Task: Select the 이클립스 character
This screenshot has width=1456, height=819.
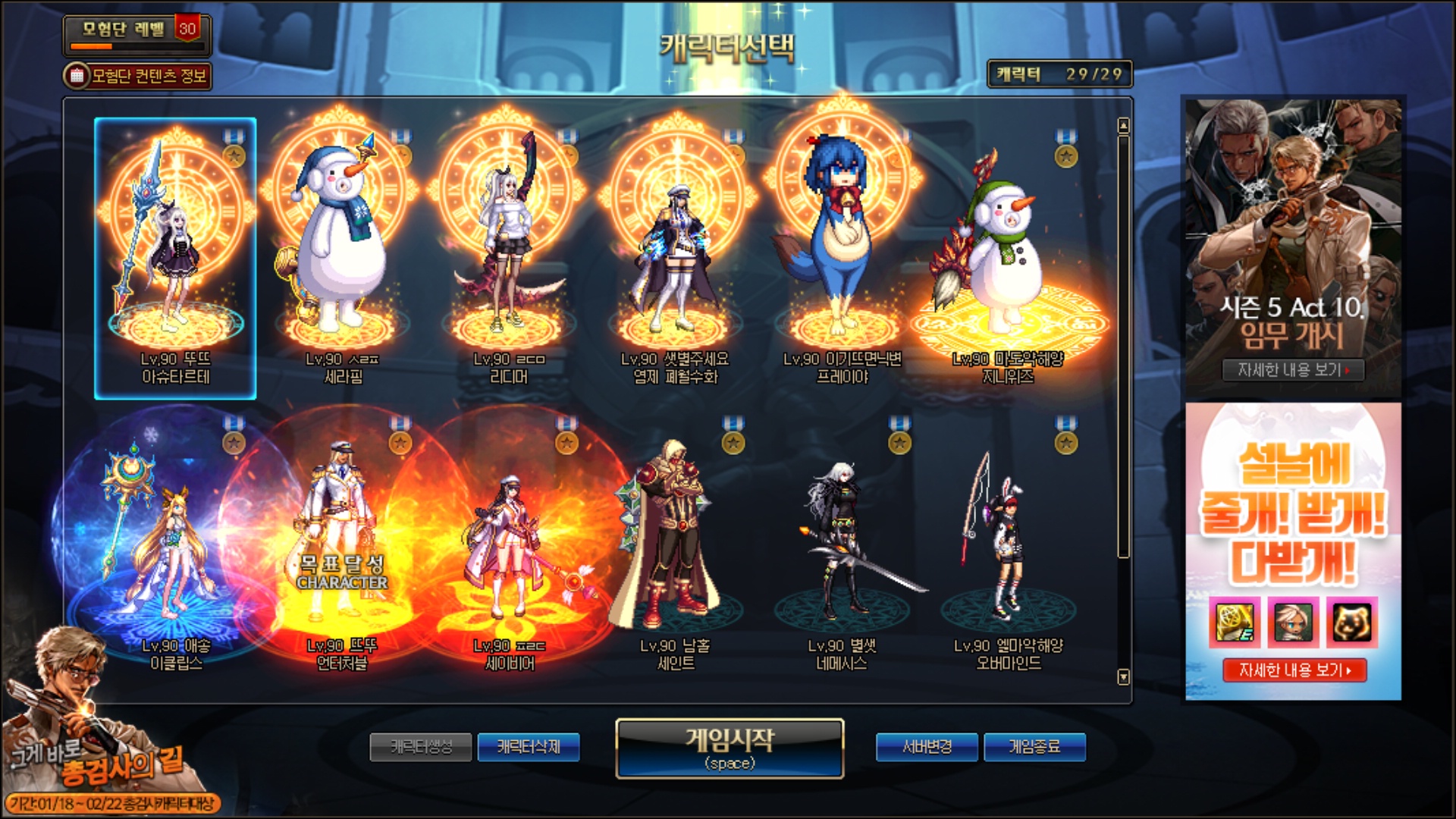Action: pyautogui.click(x=175, y=546)
